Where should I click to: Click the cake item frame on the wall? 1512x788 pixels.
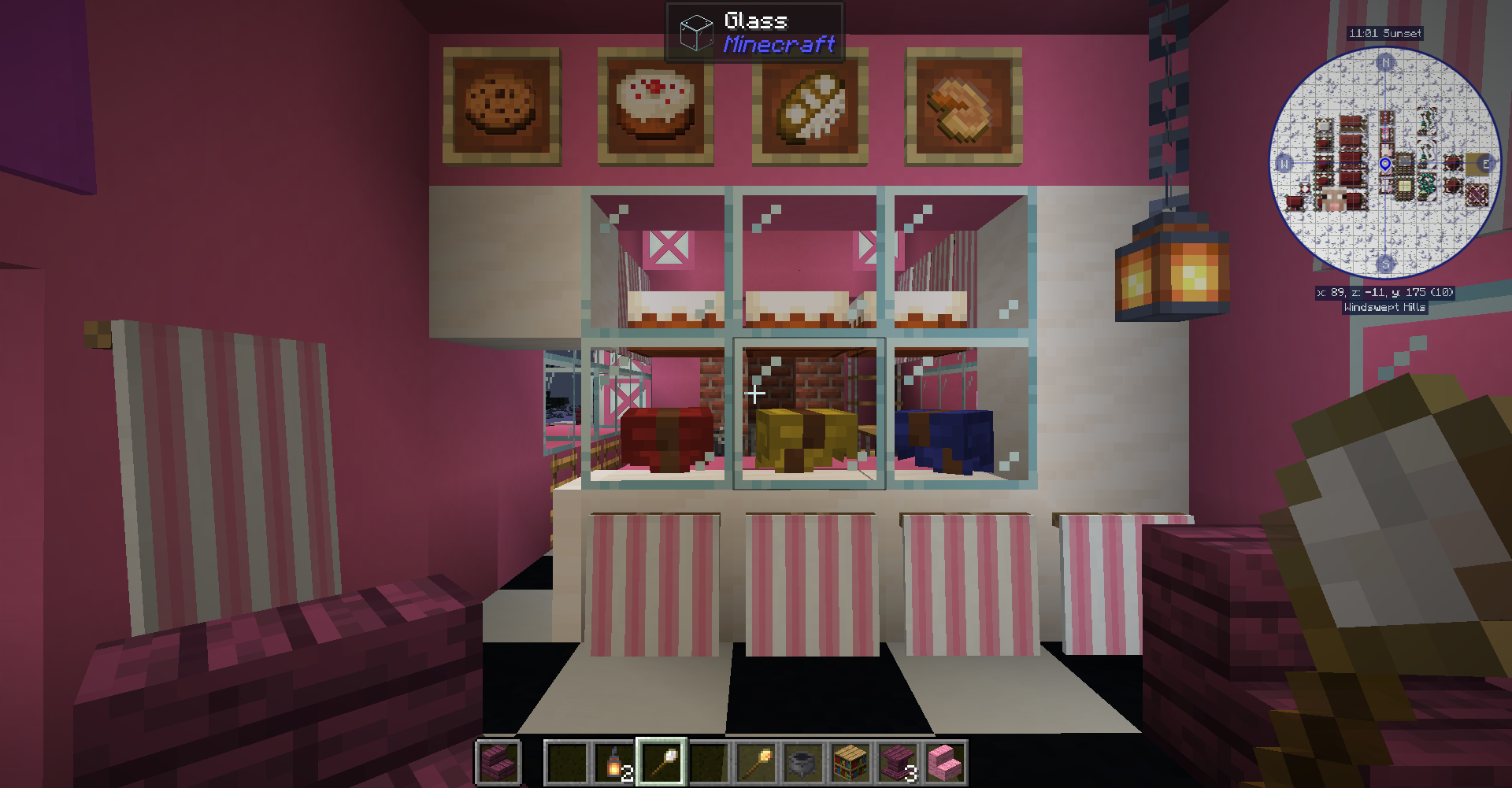[x=655, y=106]
